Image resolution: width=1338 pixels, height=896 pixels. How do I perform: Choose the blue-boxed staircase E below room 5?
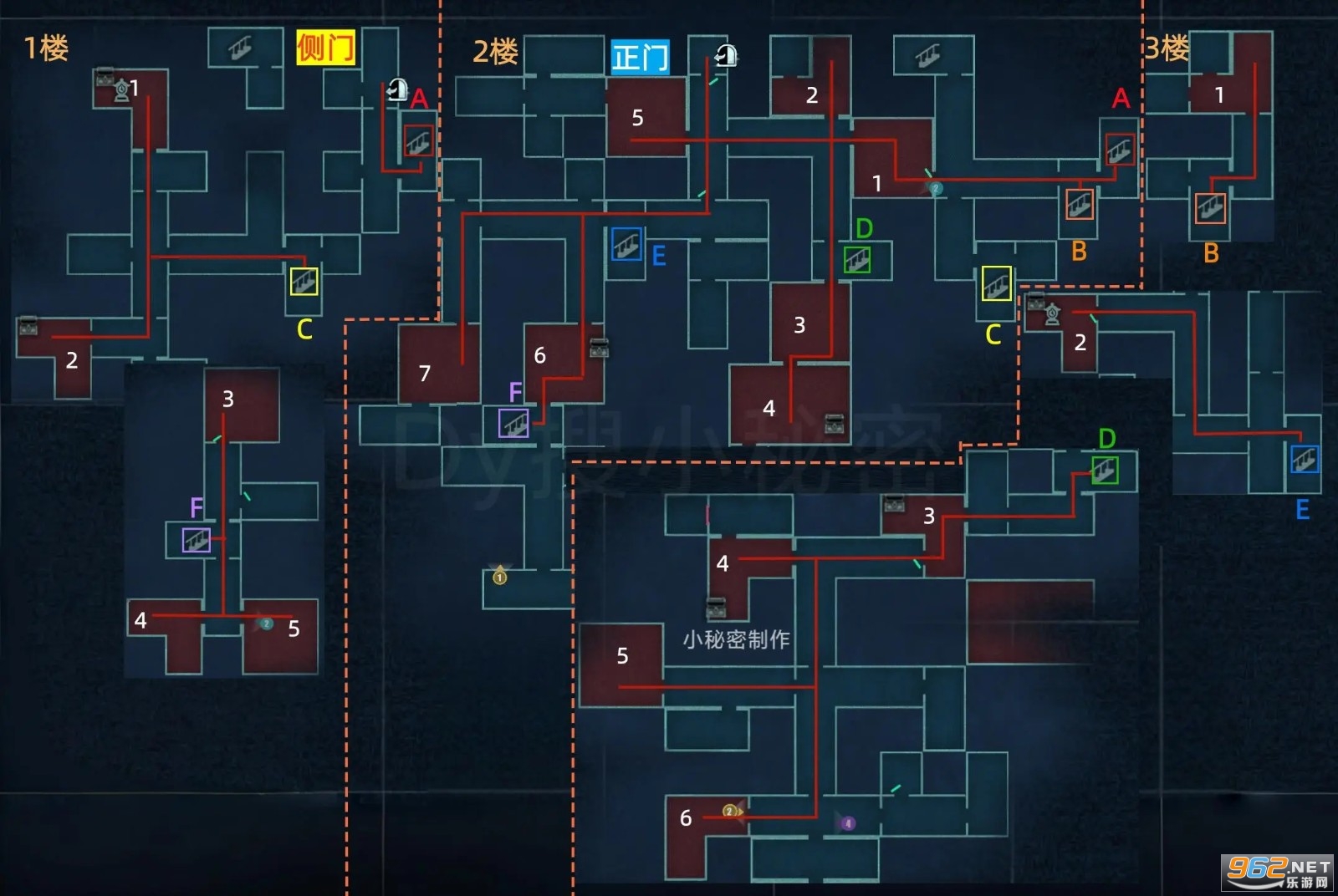[x=626, y=244]
